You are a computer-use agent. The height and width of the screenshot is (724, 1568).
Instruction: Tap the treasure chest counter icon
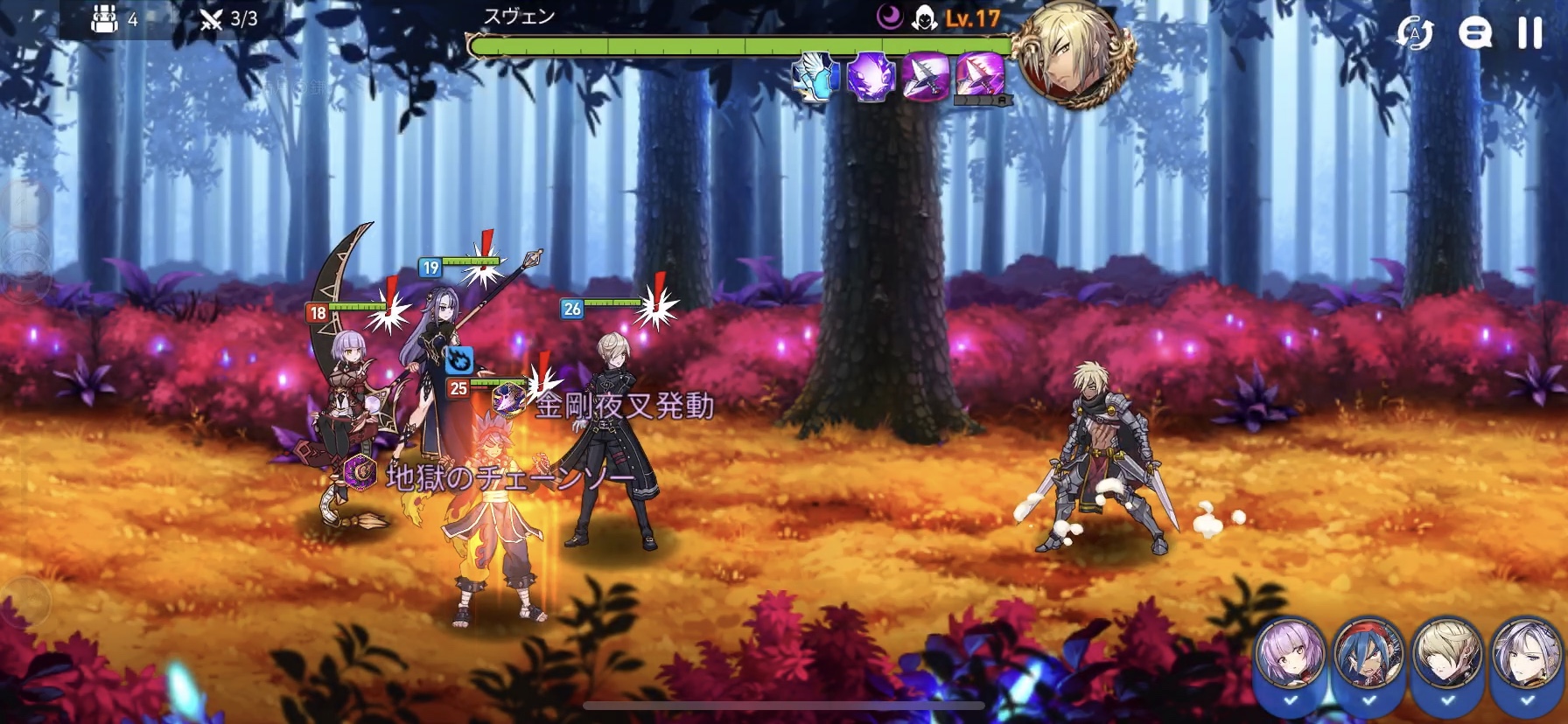point(105,19)
